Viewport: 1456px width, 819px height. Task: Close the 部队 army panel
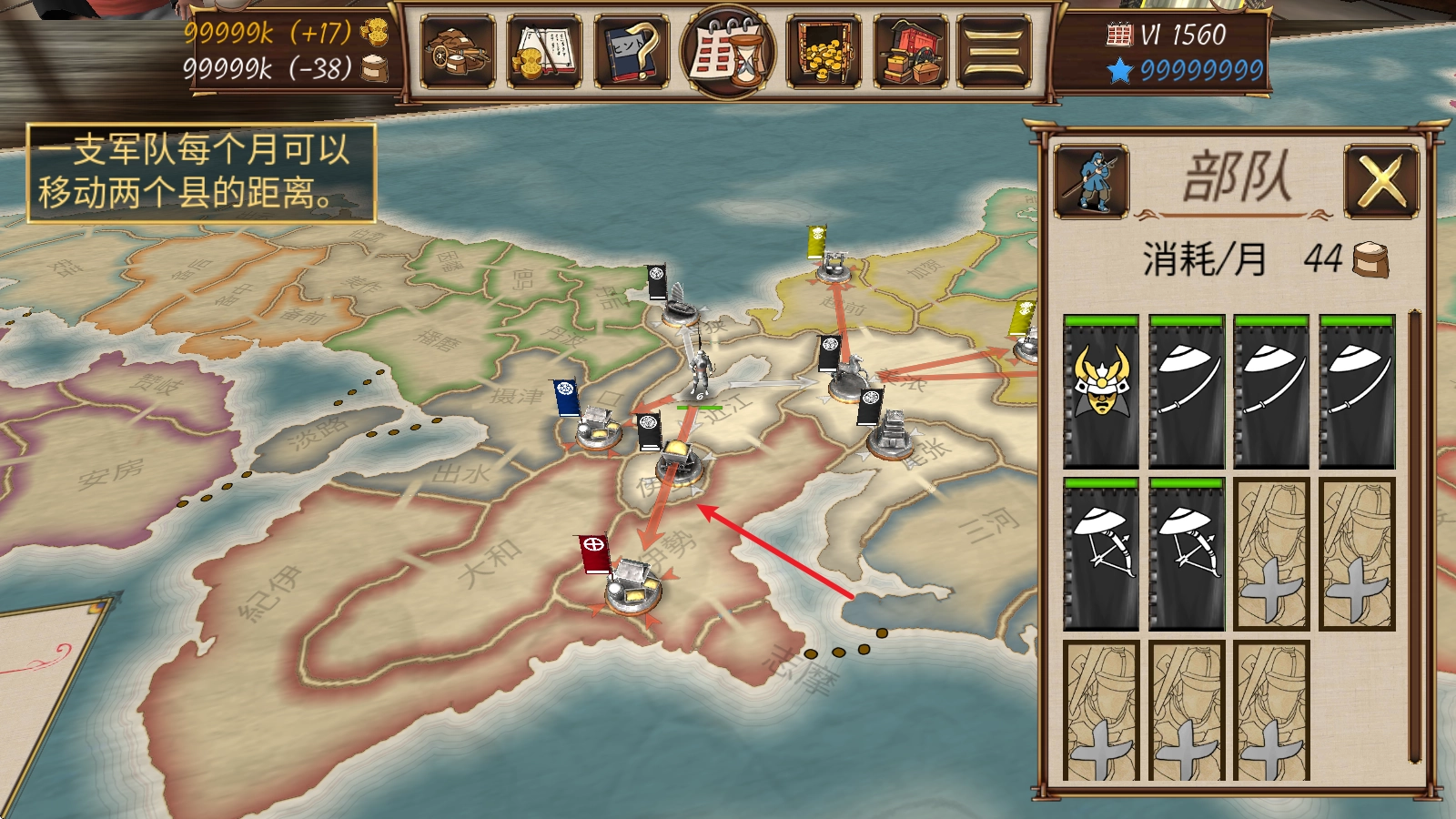click(x=1380, y=181)
